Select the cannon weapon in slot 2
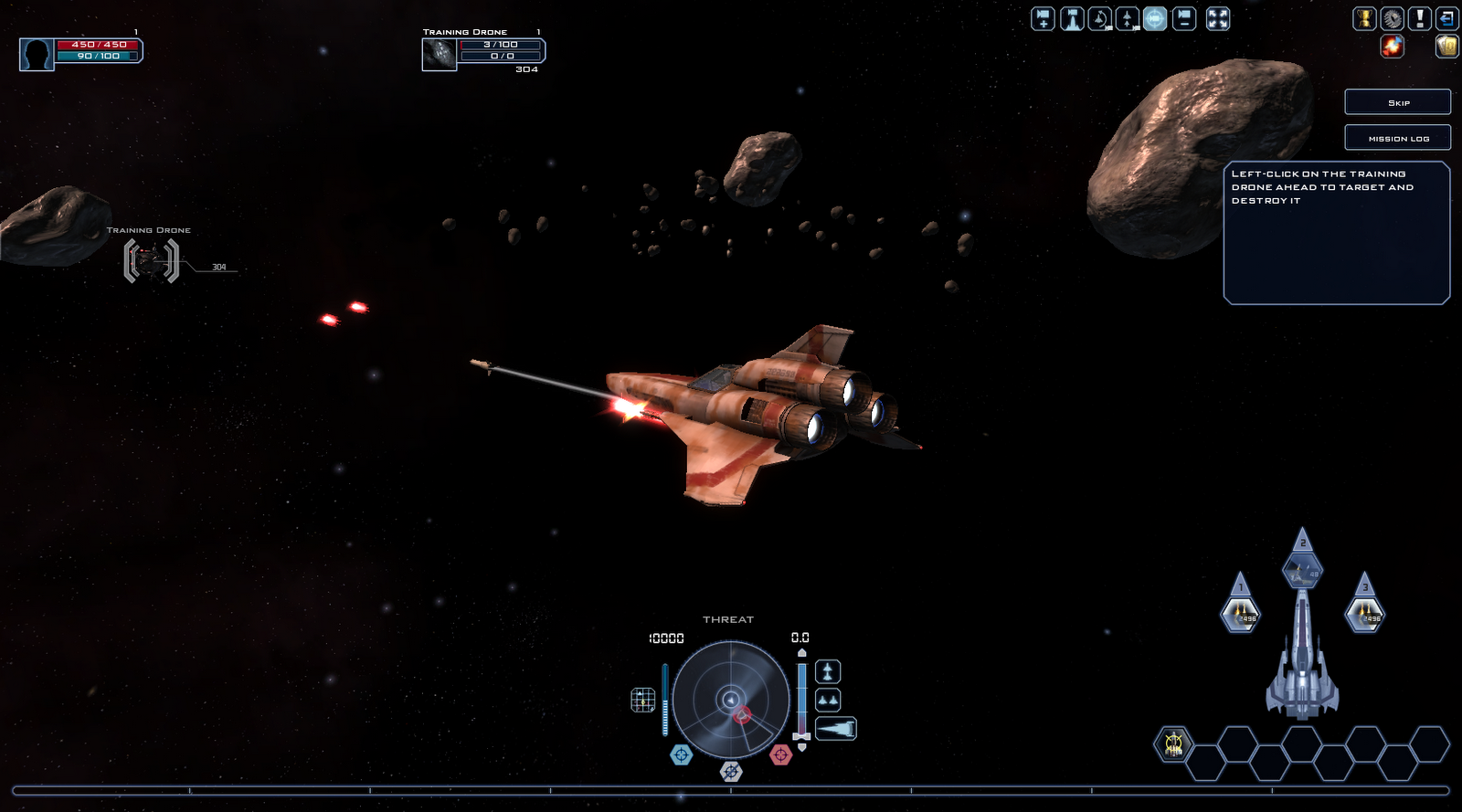The image size is (1462, 812). pyautogui.click(x=1302, y=571)
